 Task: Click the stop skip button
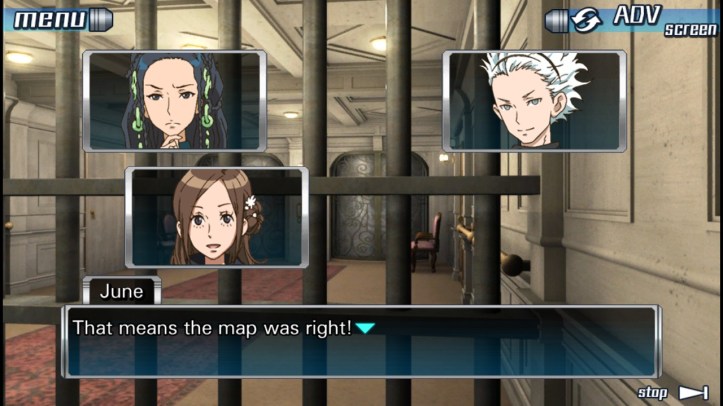(673, 392)
